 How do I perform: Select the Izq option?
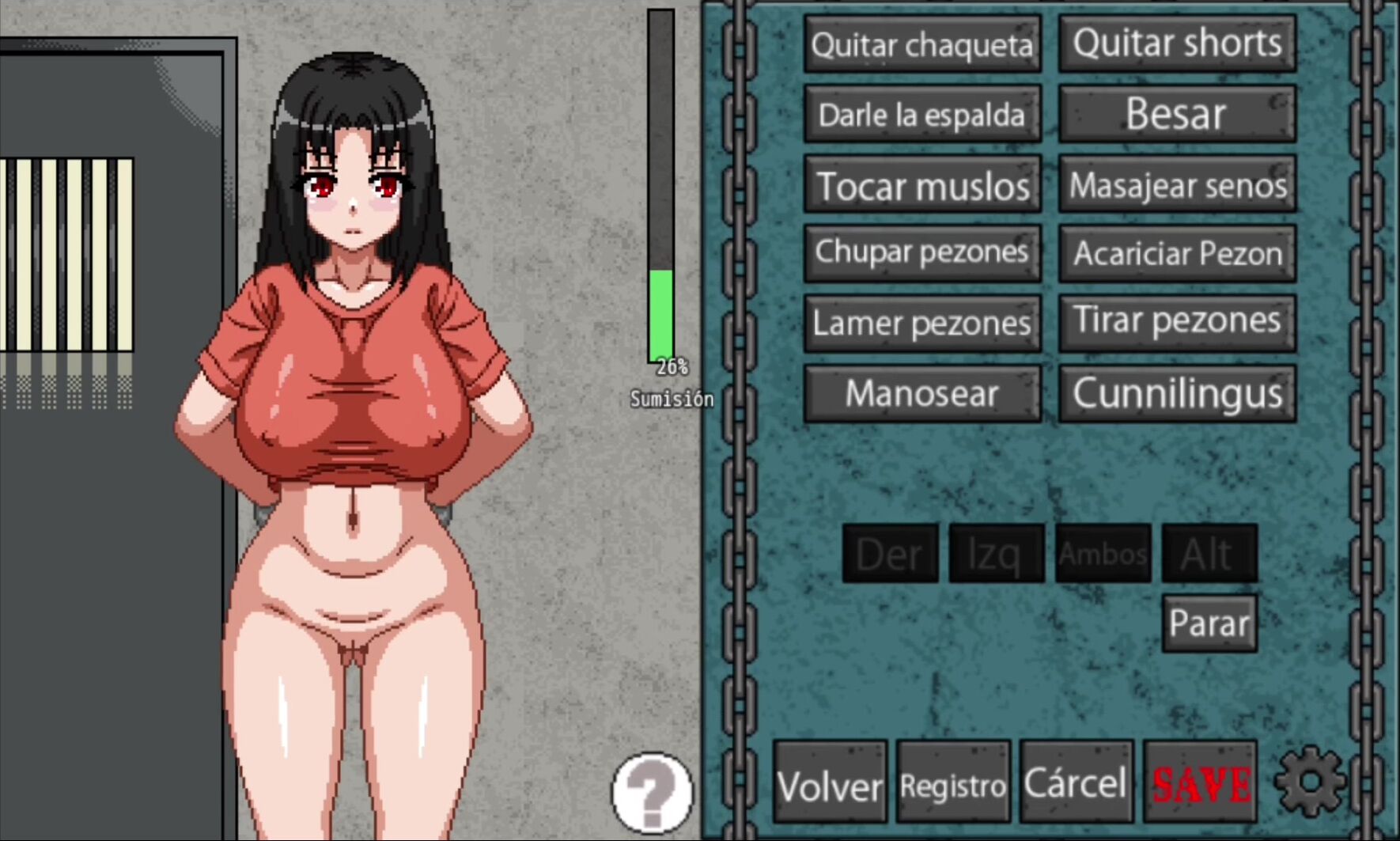[x=996, y=554]
